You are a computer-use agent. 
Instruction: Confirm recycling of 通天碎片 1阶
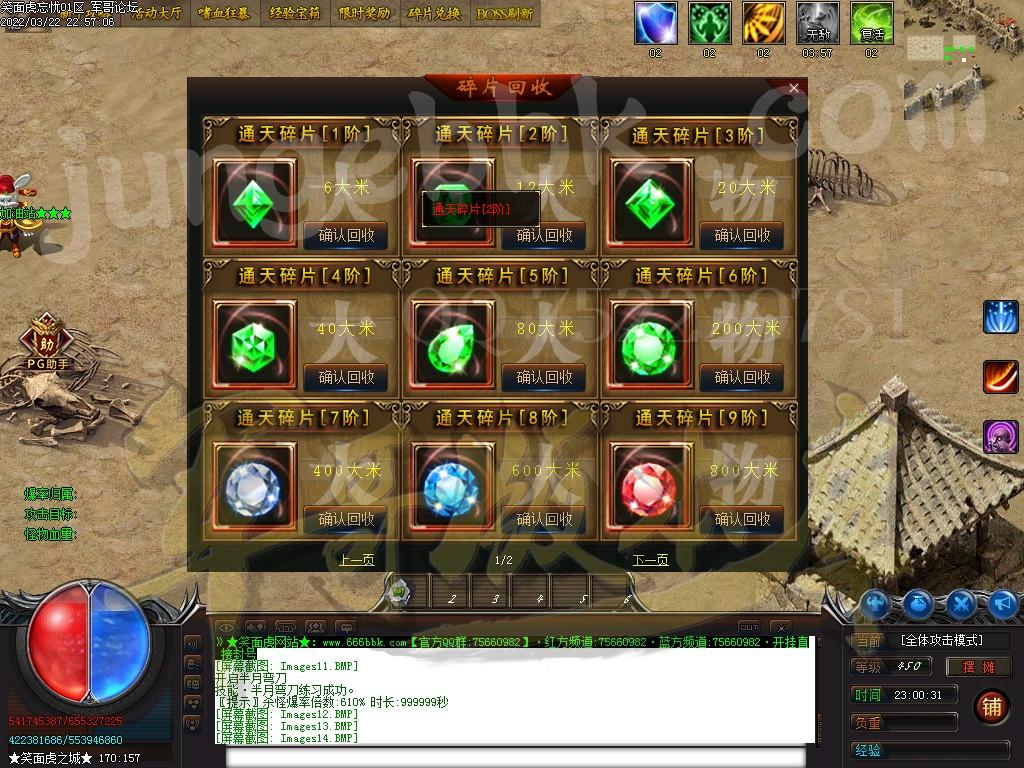[x=346, y=235]
